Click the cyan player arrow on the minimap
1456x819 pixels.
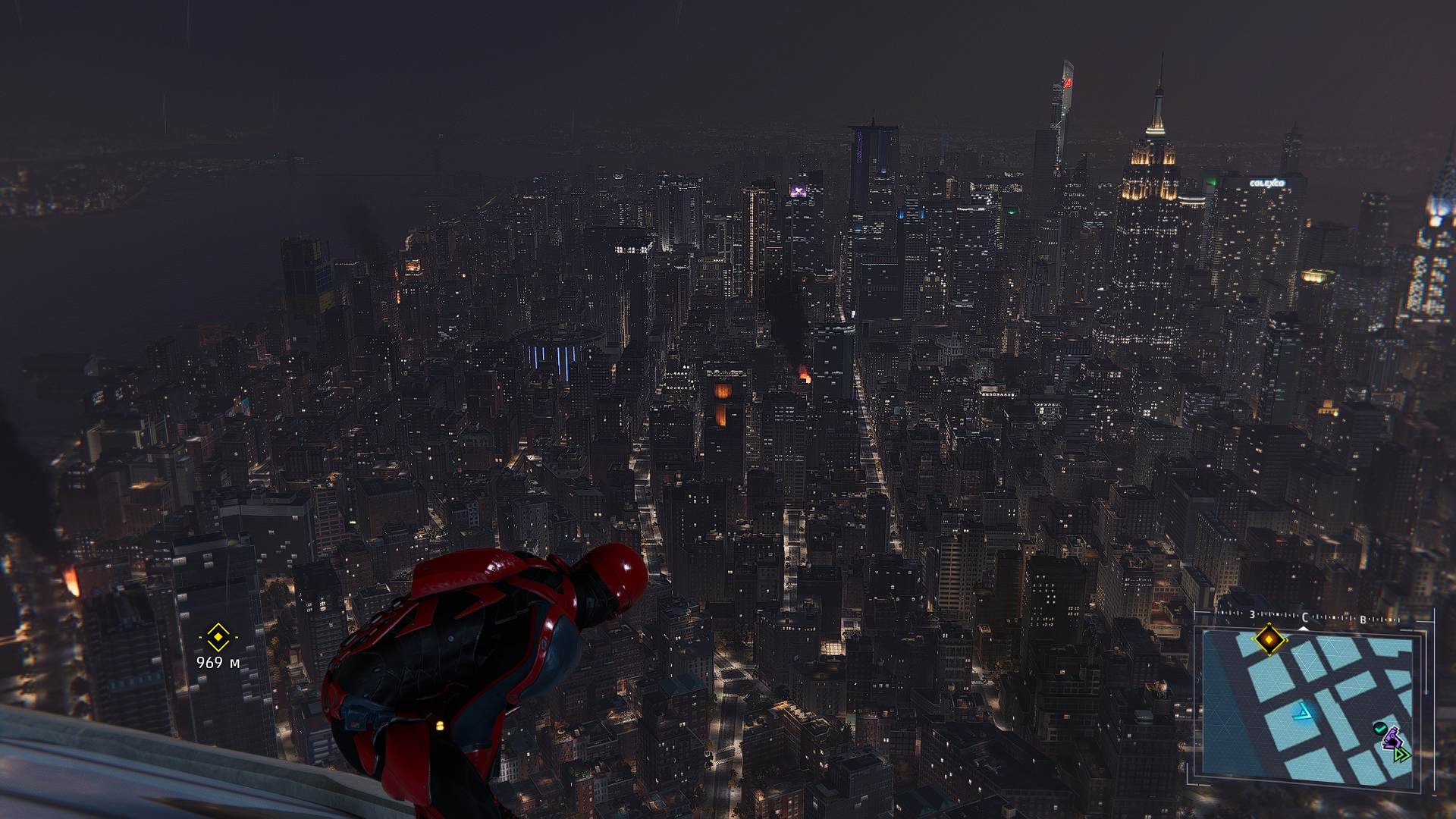pyautogui.click(x=1303, y=712)
